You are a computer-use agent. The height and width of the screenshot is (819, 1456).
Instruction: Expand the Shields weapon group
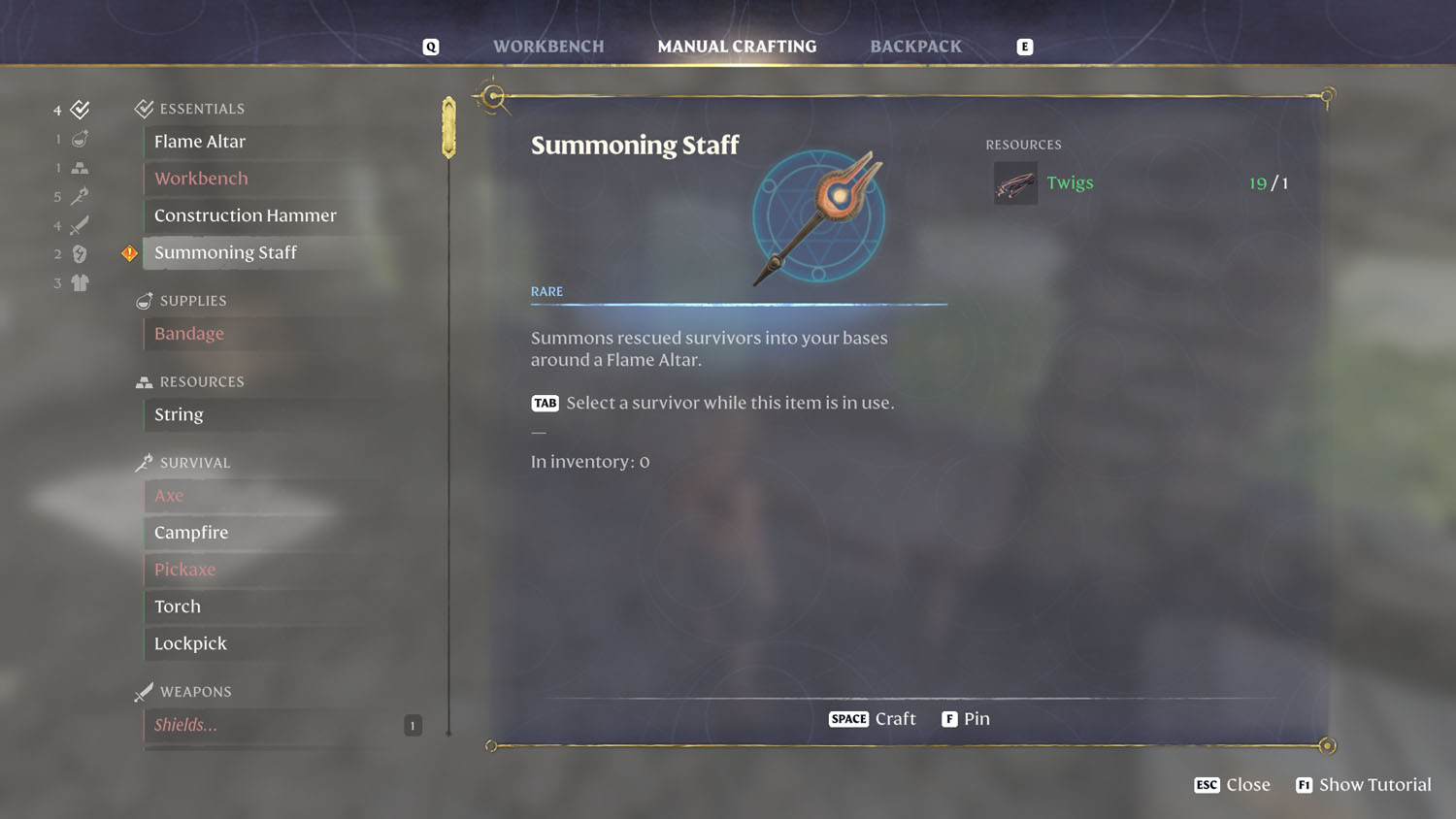coord(185,725)
